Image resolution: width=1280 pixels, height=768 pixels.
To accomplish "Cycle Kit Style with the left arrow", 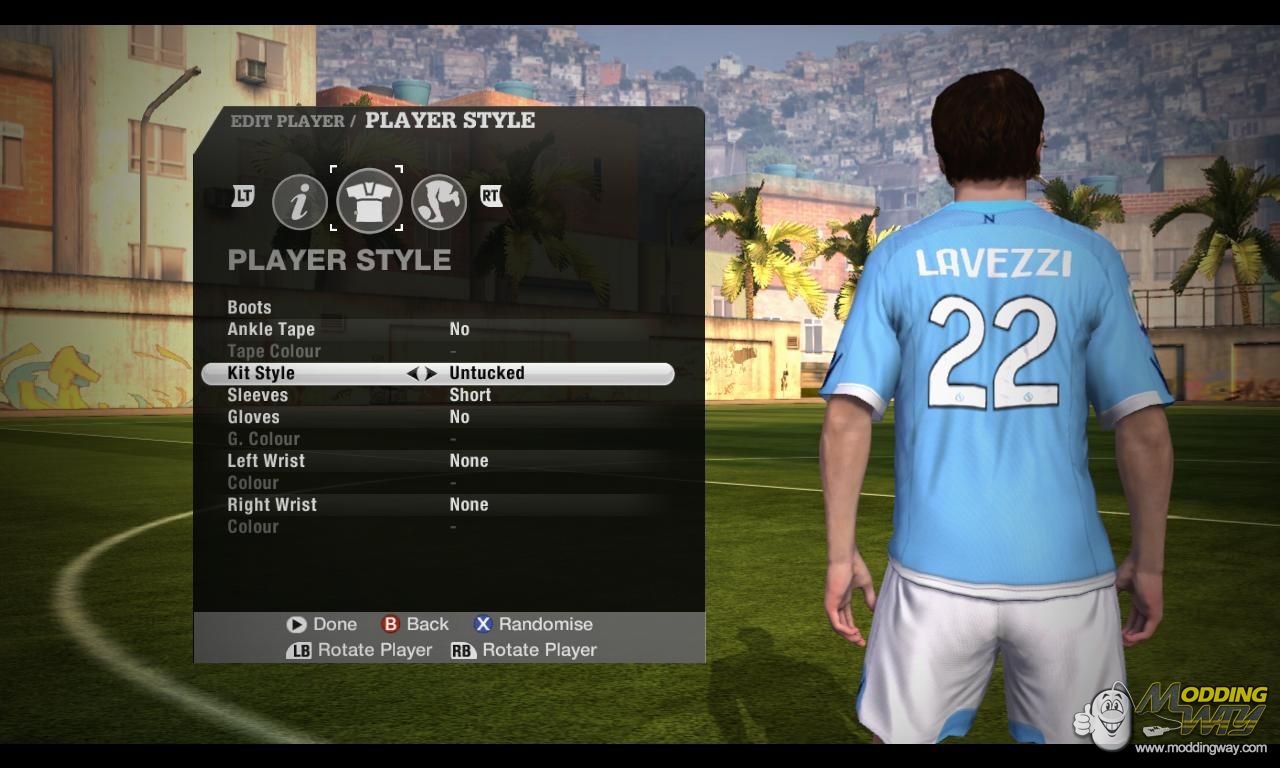I will click(412, 373).
